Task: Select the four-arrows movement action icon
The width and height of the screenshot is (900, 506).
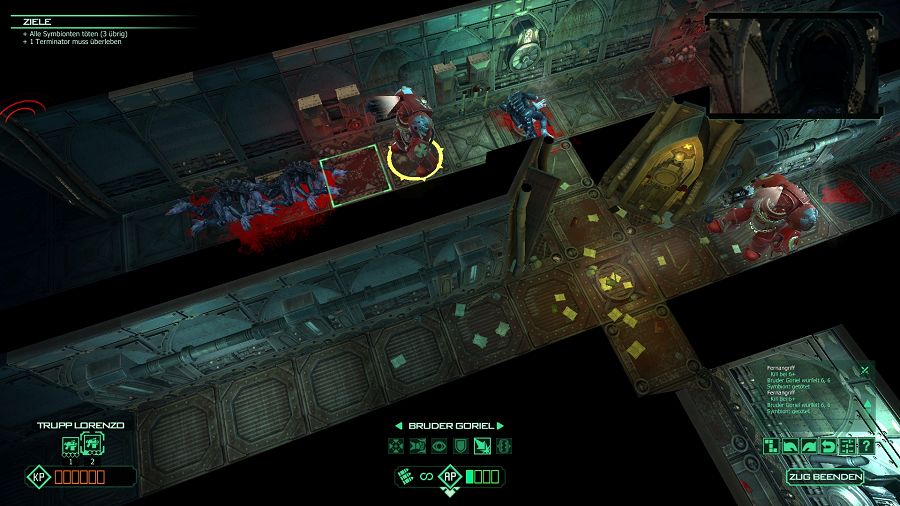Action: point(395,445)
